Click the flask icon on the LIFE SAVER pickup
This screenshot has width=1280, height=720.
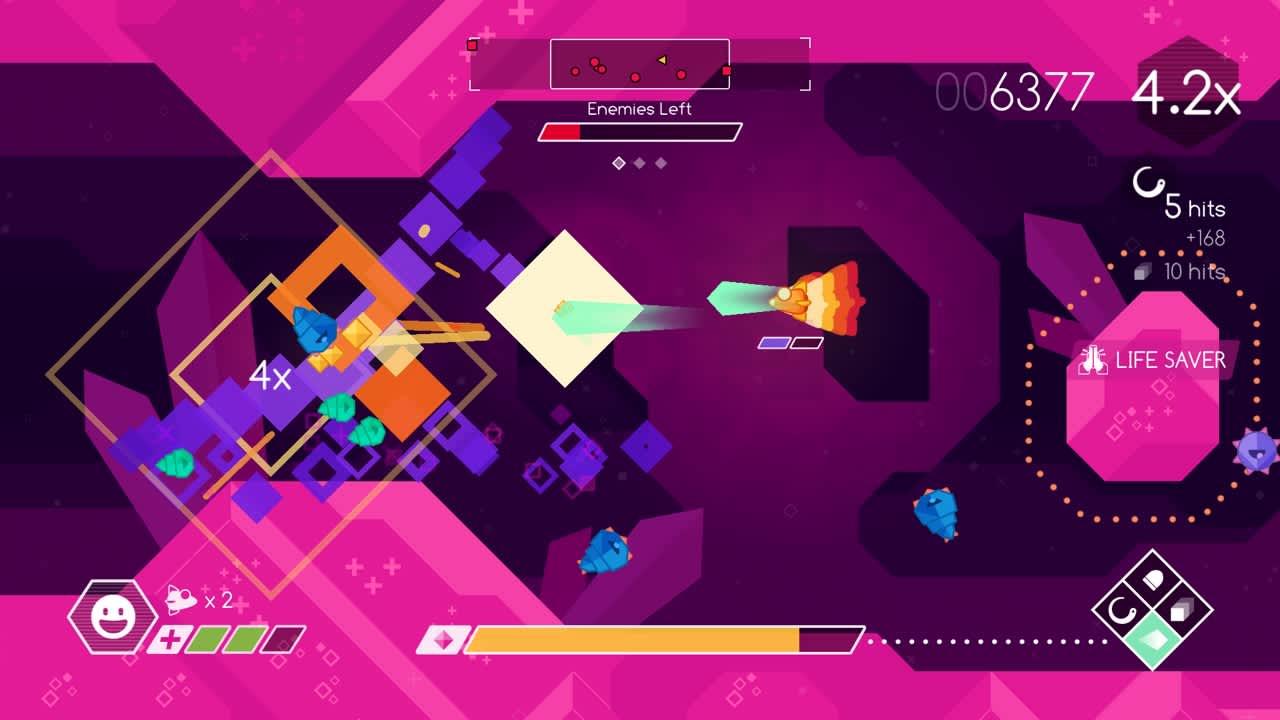point(1092,358)
